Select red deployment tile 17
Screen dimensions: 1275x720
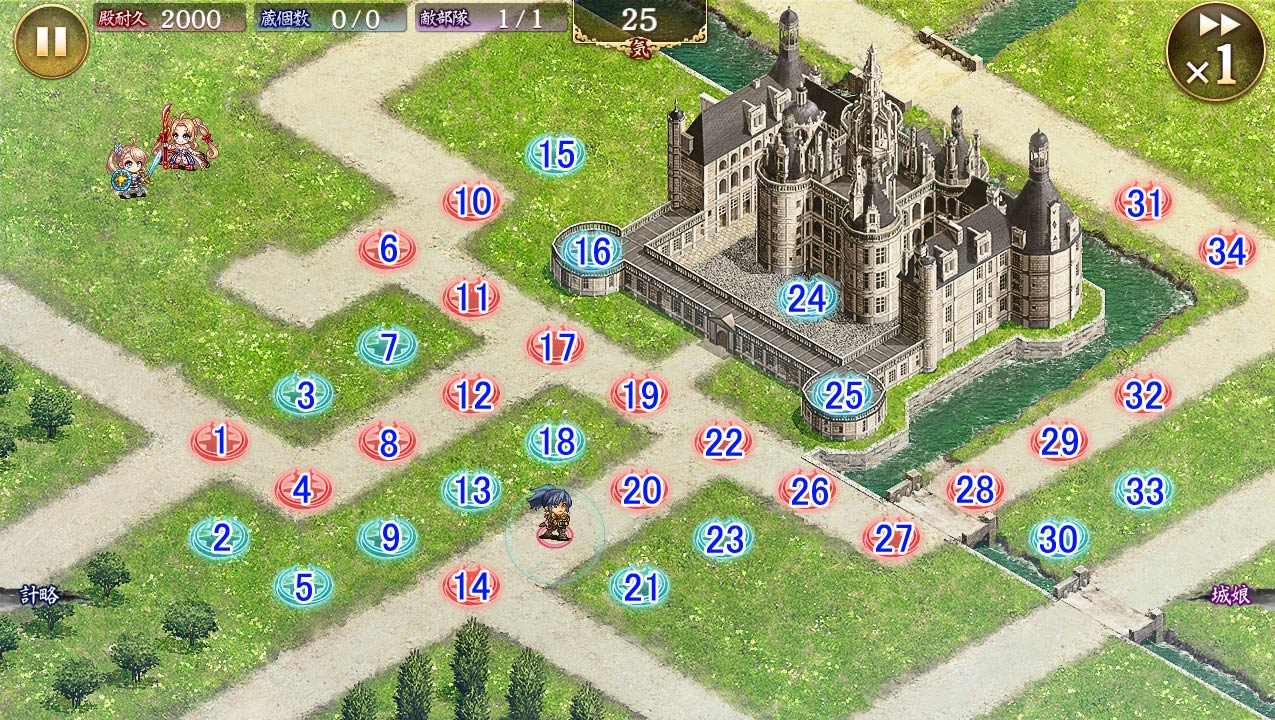[x=556, y=347]
